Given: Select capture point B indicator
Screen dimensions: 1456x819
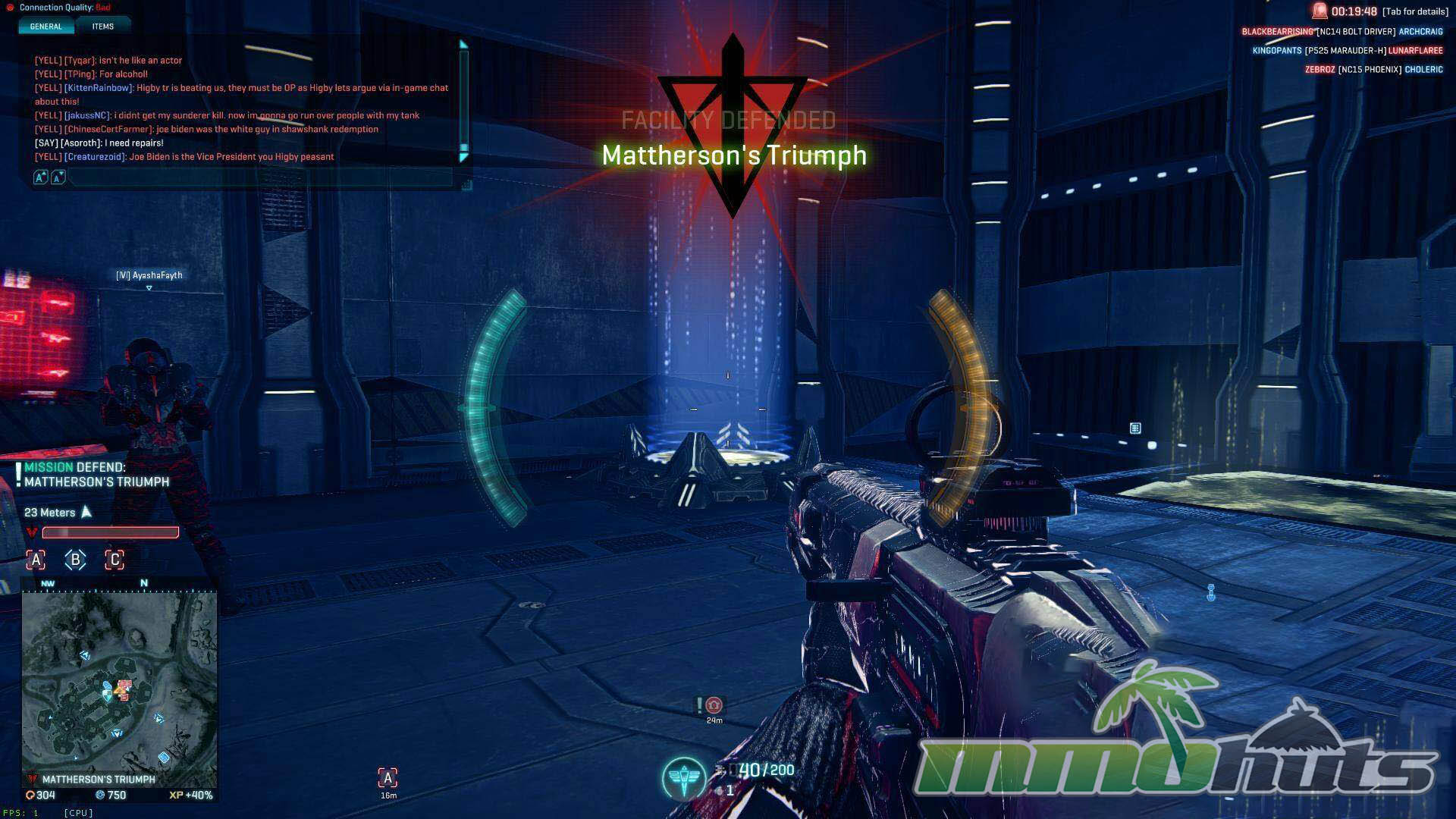Looking at the screenshot, I should [75, 560].
